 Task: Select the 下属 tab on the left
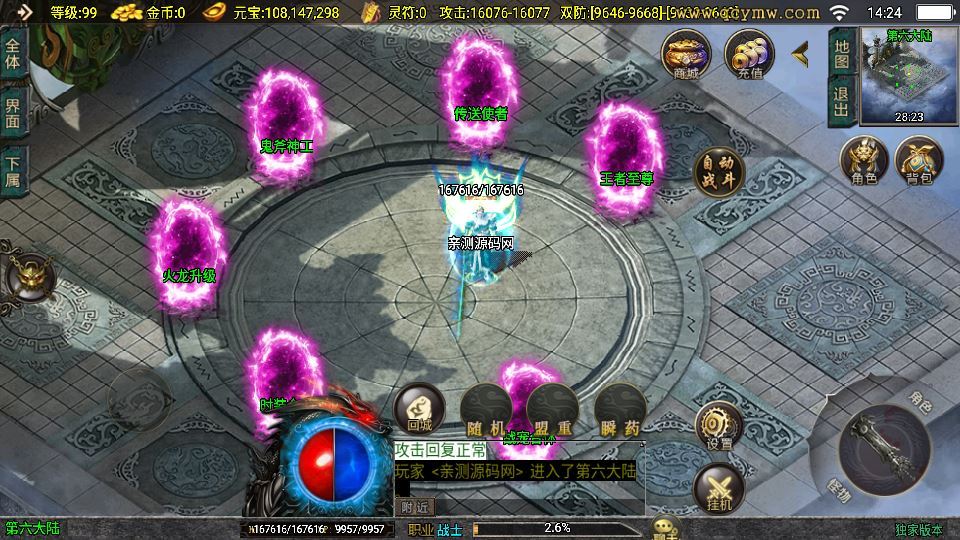point(13,171)
